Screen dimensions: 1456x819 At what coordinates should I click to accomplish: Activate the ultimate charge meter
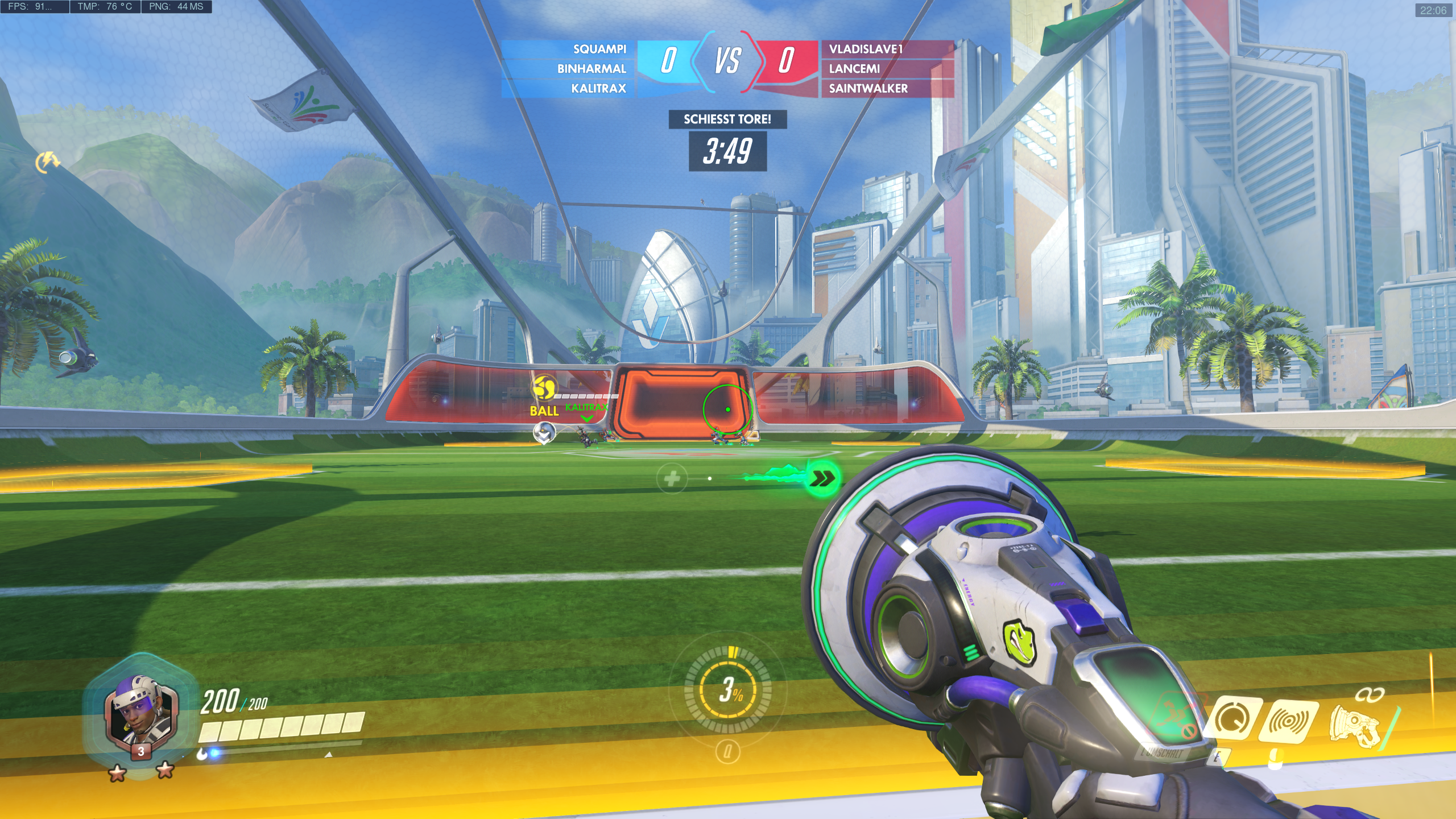[728, 690]
